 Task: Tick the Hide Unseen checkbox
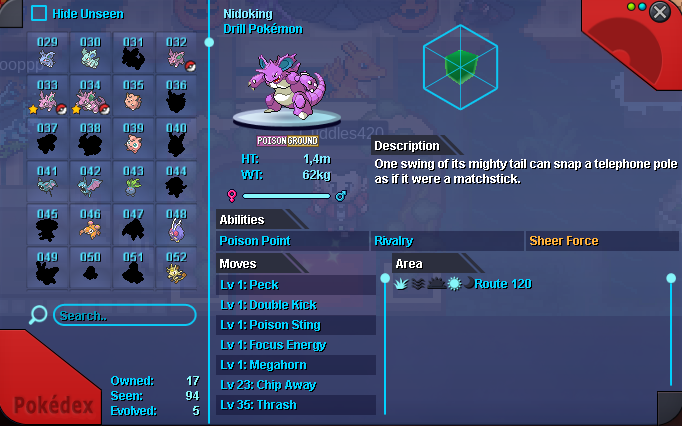39,13
